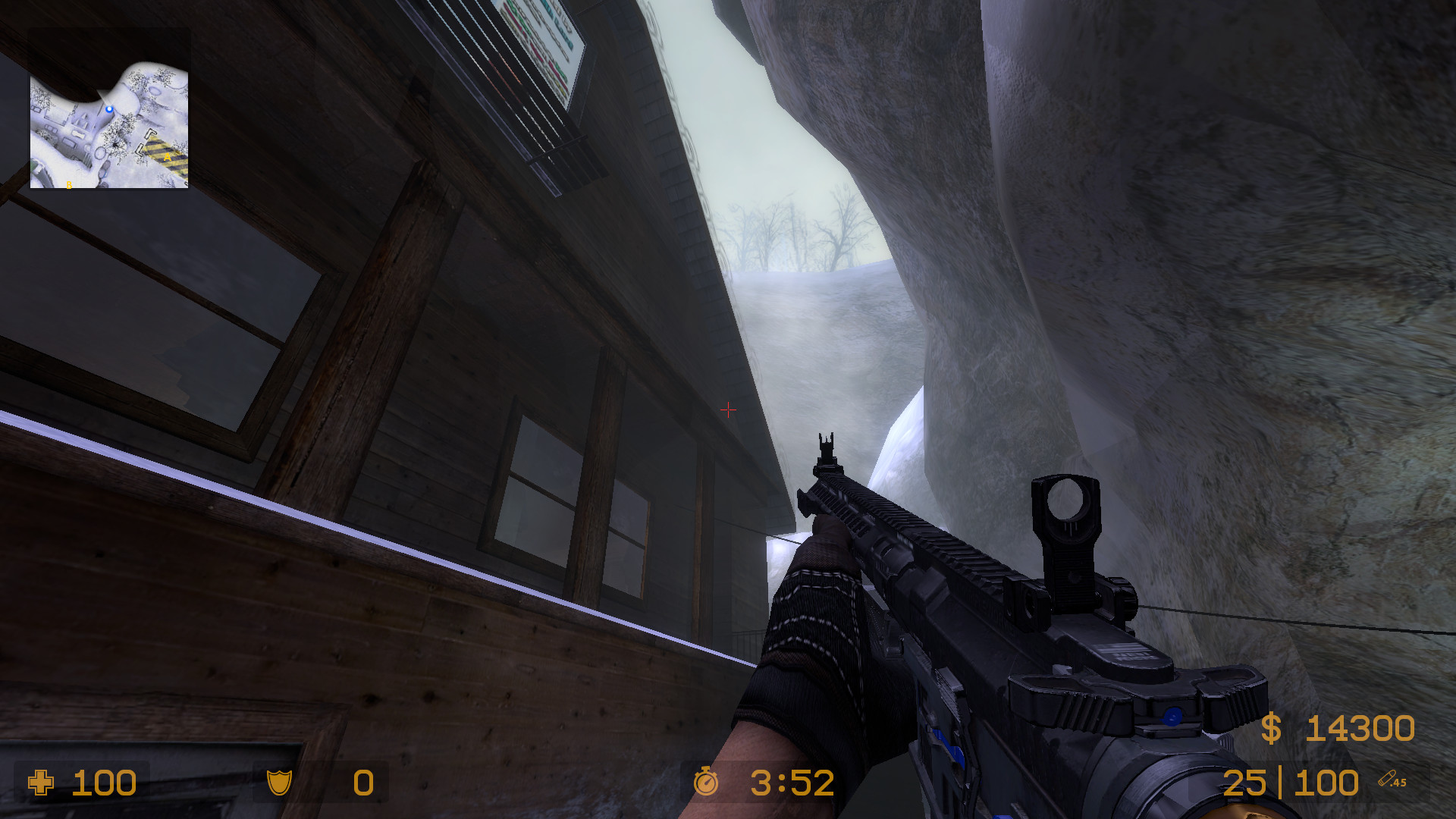Click bombsite B marker on the minimap
The image size is (1456, 819).
click(x=69, y=184)
